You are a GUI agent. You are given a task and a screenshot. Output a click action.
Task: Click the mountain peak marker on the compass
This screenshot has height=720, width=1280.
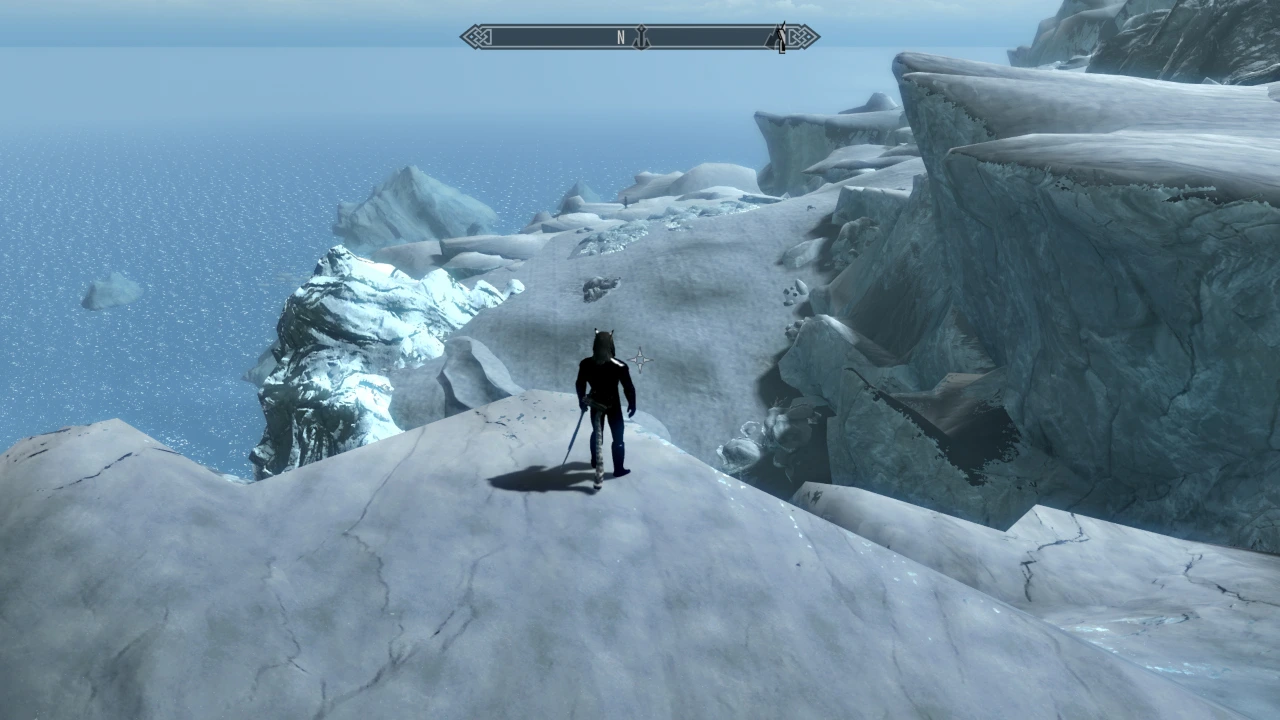pos(772,38)
